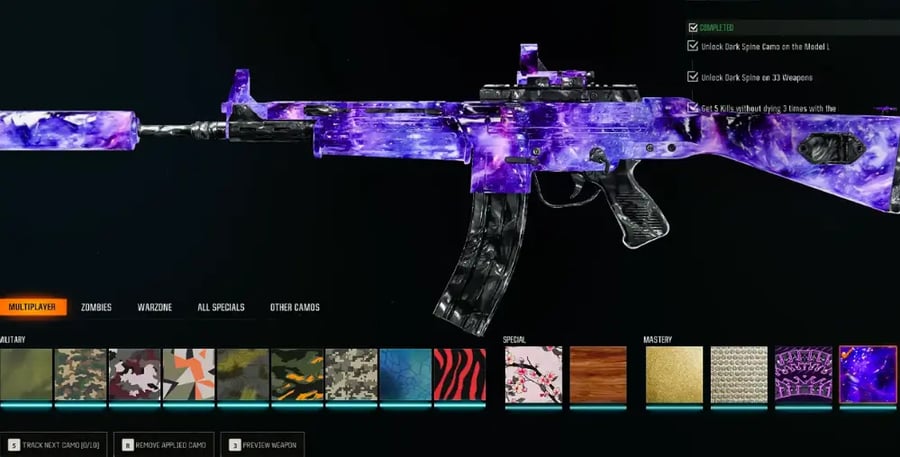Pick the cherry blossom special camo
900x457 pixels.
(x=533, y=375)
